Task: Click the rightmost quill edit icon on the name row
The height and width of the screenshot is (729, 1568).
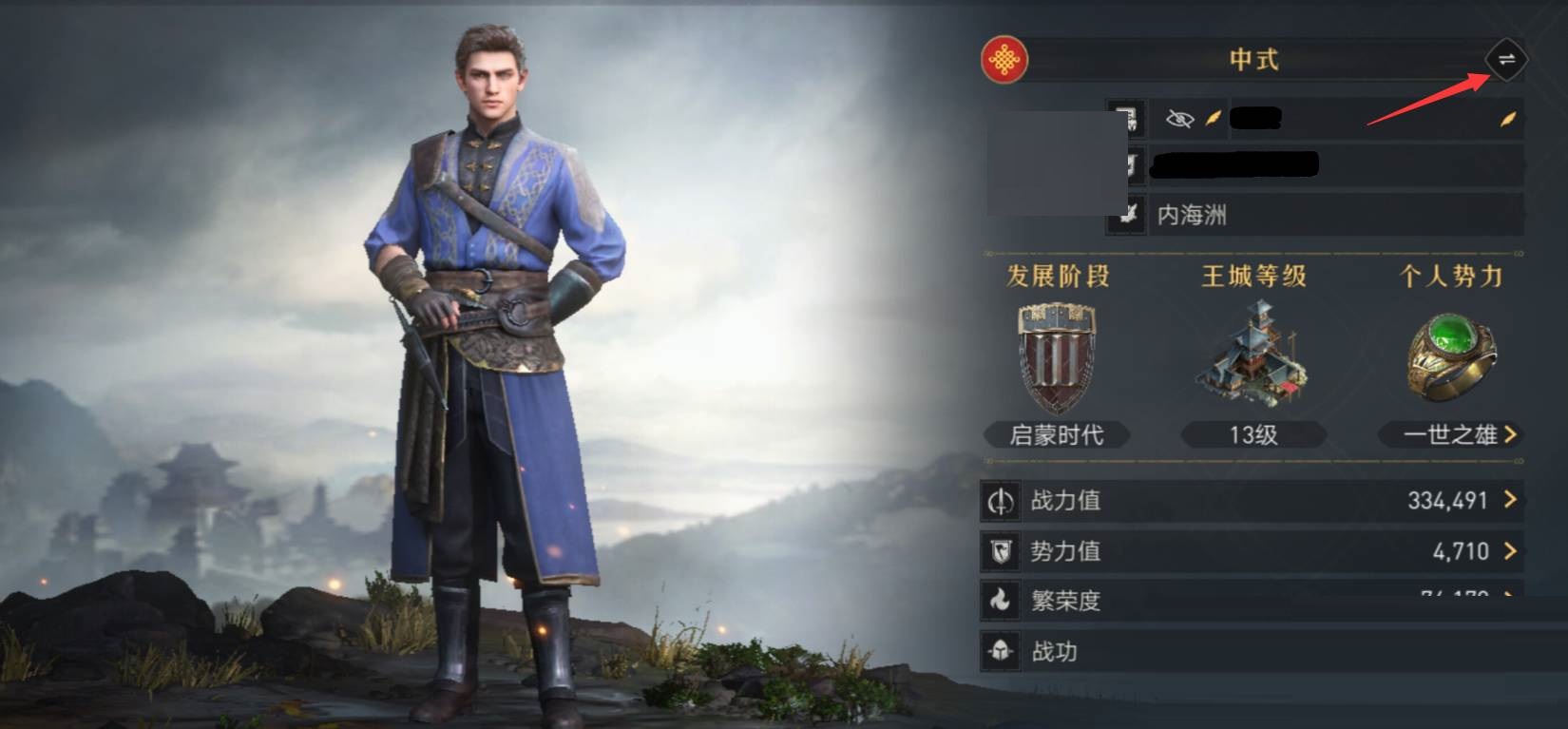Action: pyautogui.click(x=1506, y=119)
